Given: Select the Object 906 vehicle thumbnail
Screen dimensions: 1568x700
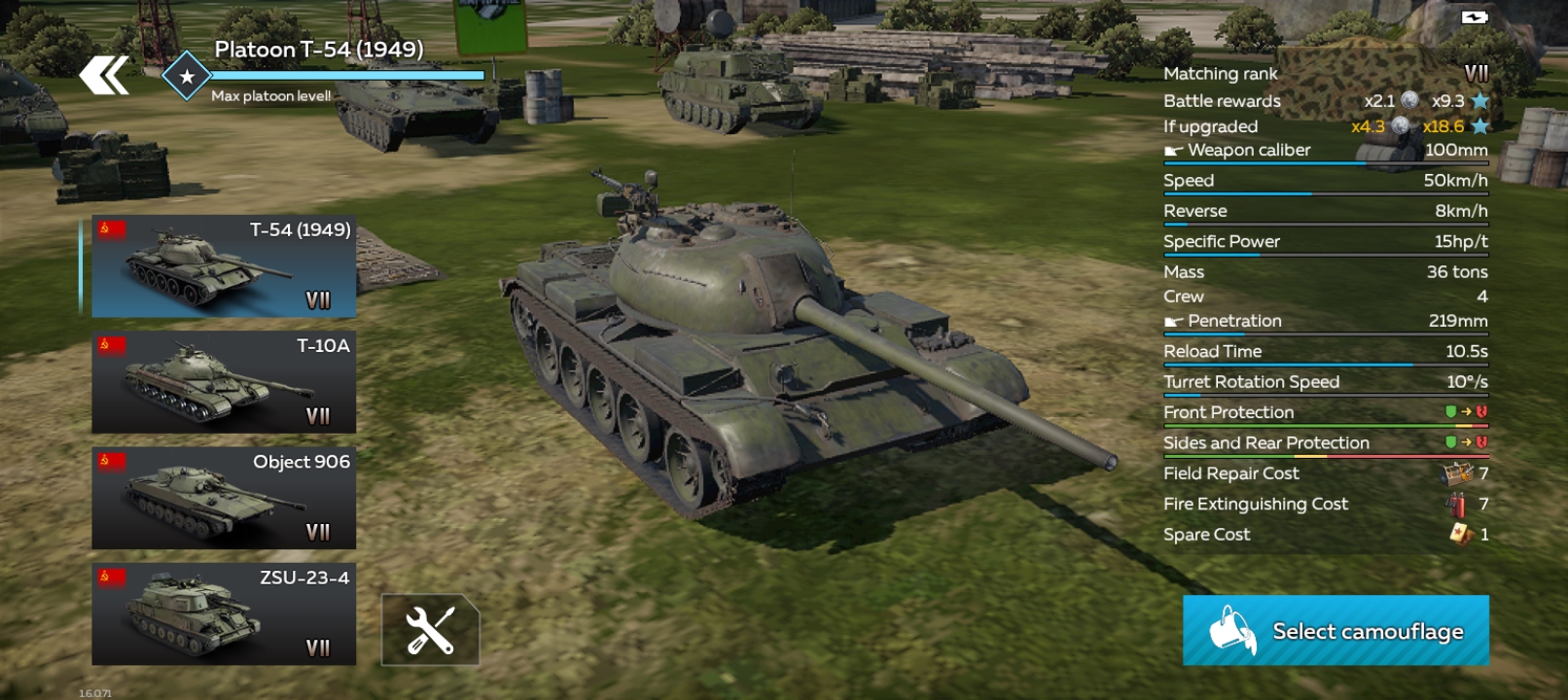Looking at the screenshot, I should 223,498.
